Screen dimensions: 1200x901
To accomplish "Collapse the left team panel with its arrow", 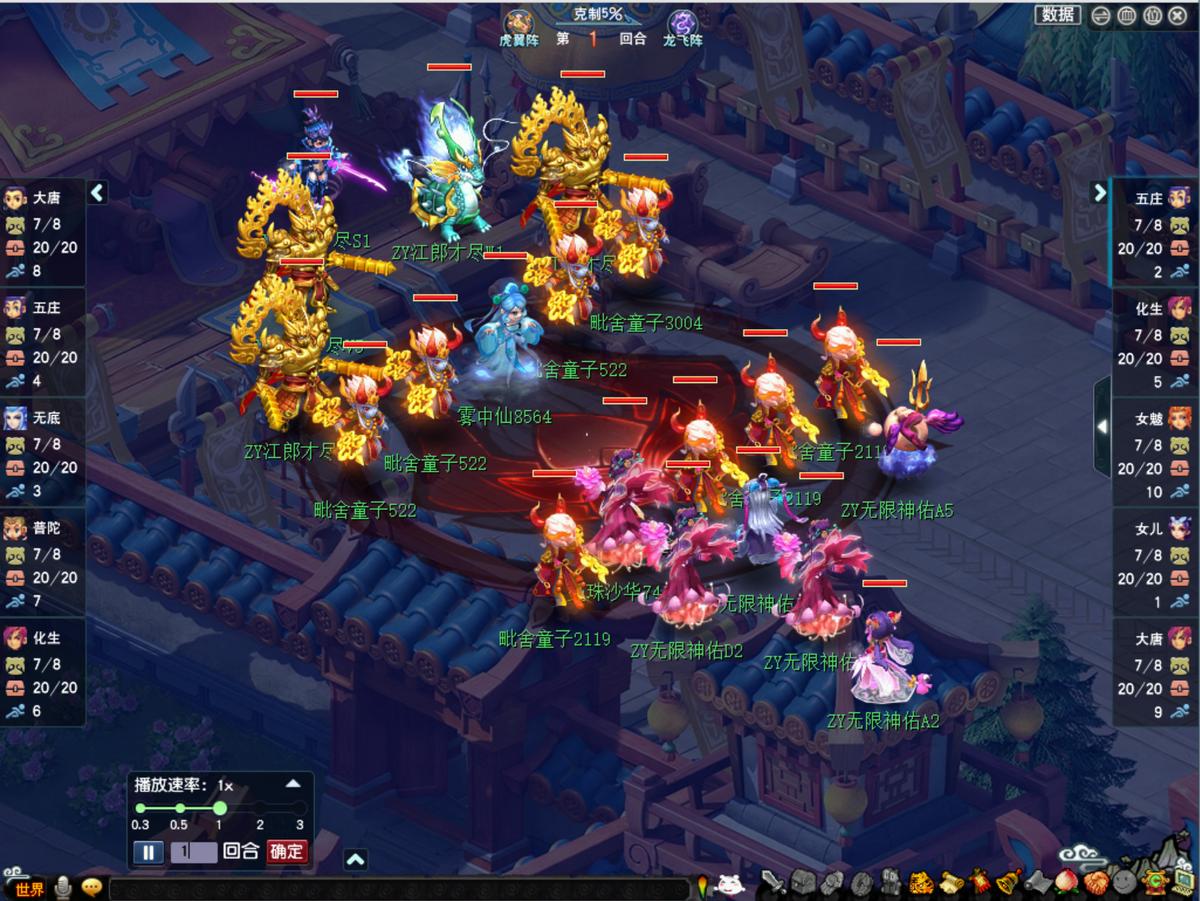I will 97,193.
